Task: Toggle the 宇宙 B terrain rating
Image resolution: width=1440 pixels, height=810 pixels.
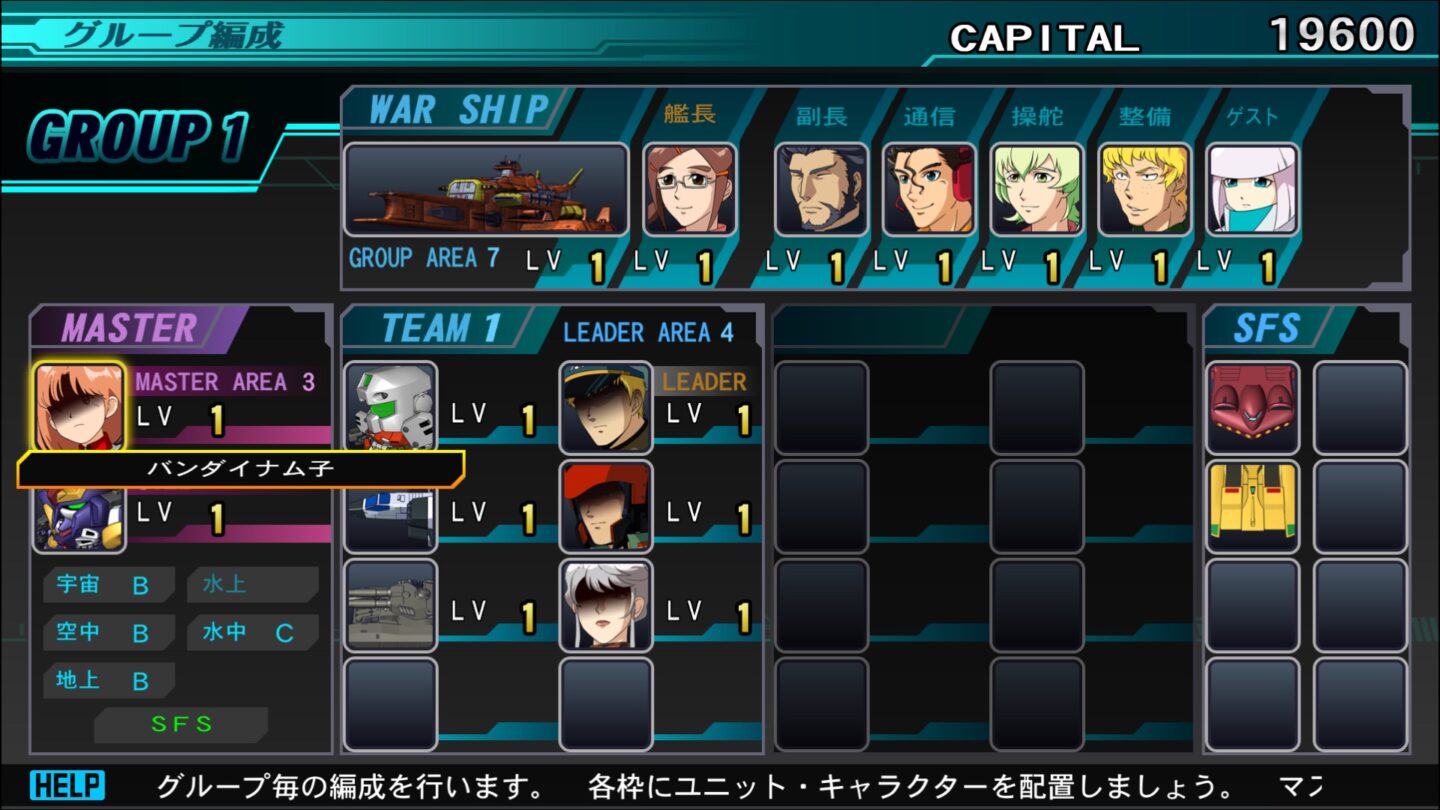Action: 108,583
